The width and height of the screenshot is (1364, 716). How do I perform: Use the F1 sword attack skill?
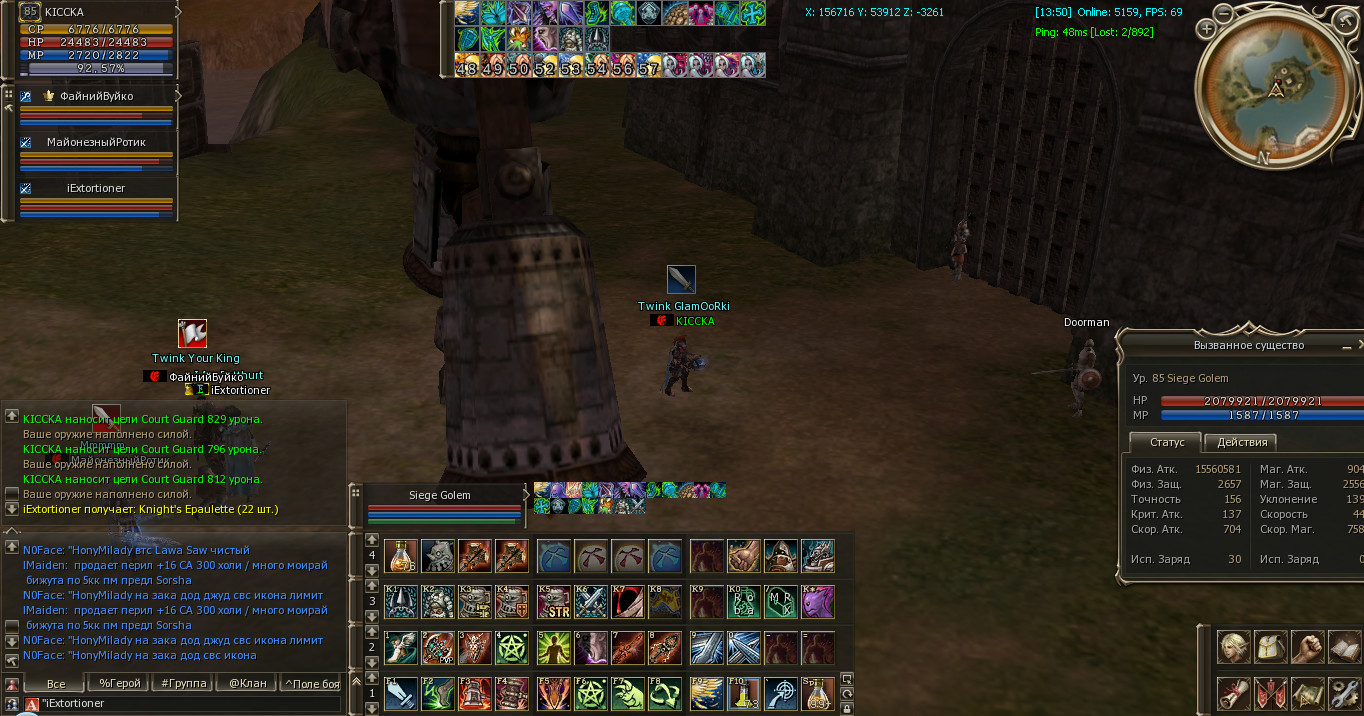401,693
